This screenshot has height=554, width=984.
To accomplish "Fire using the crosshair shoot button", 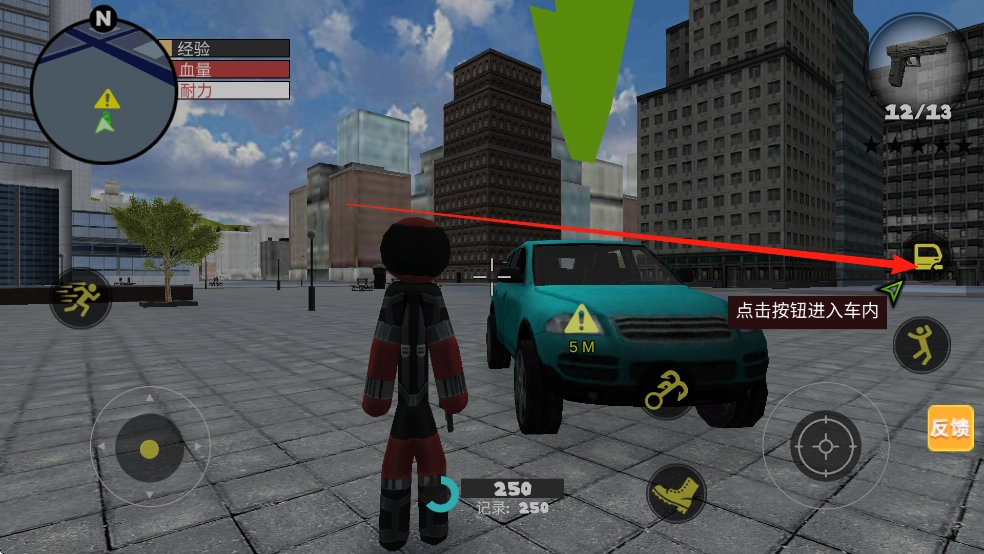I will click(824, 445).
